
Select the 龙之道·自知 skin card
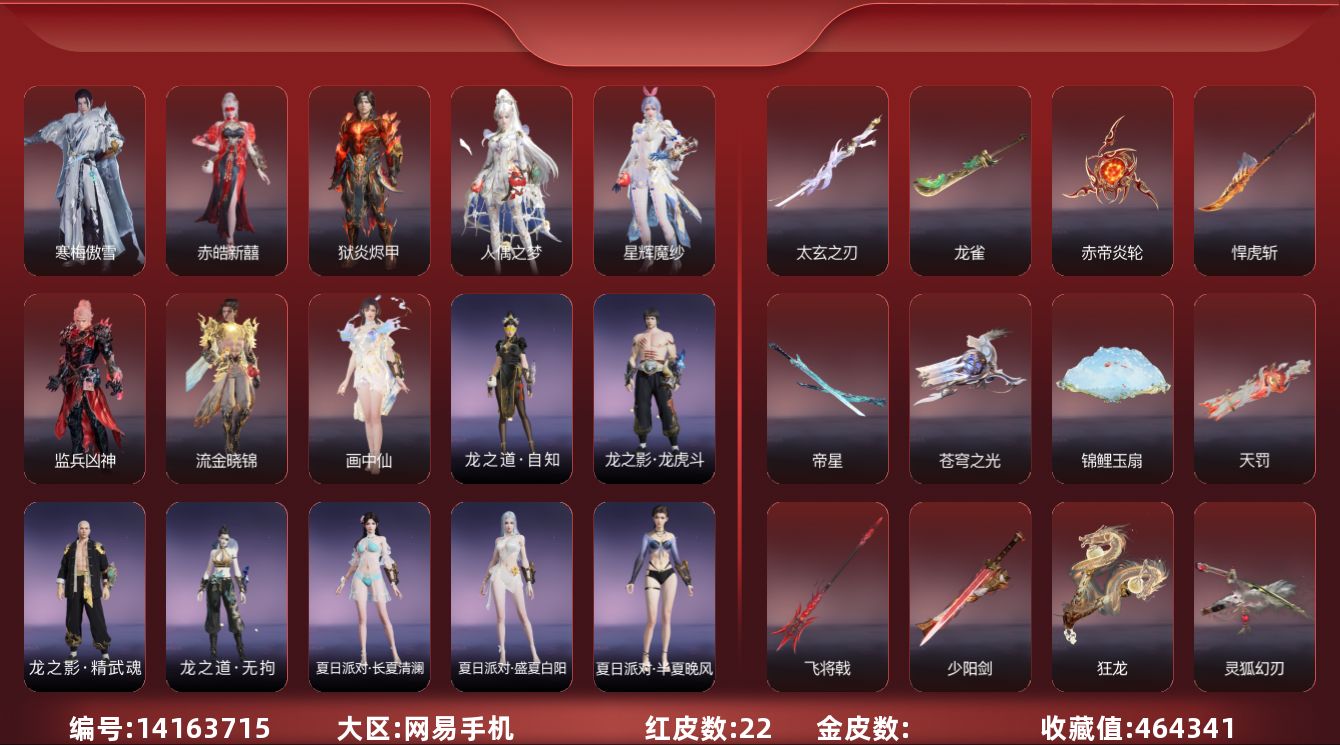click(x=511, y=389)
